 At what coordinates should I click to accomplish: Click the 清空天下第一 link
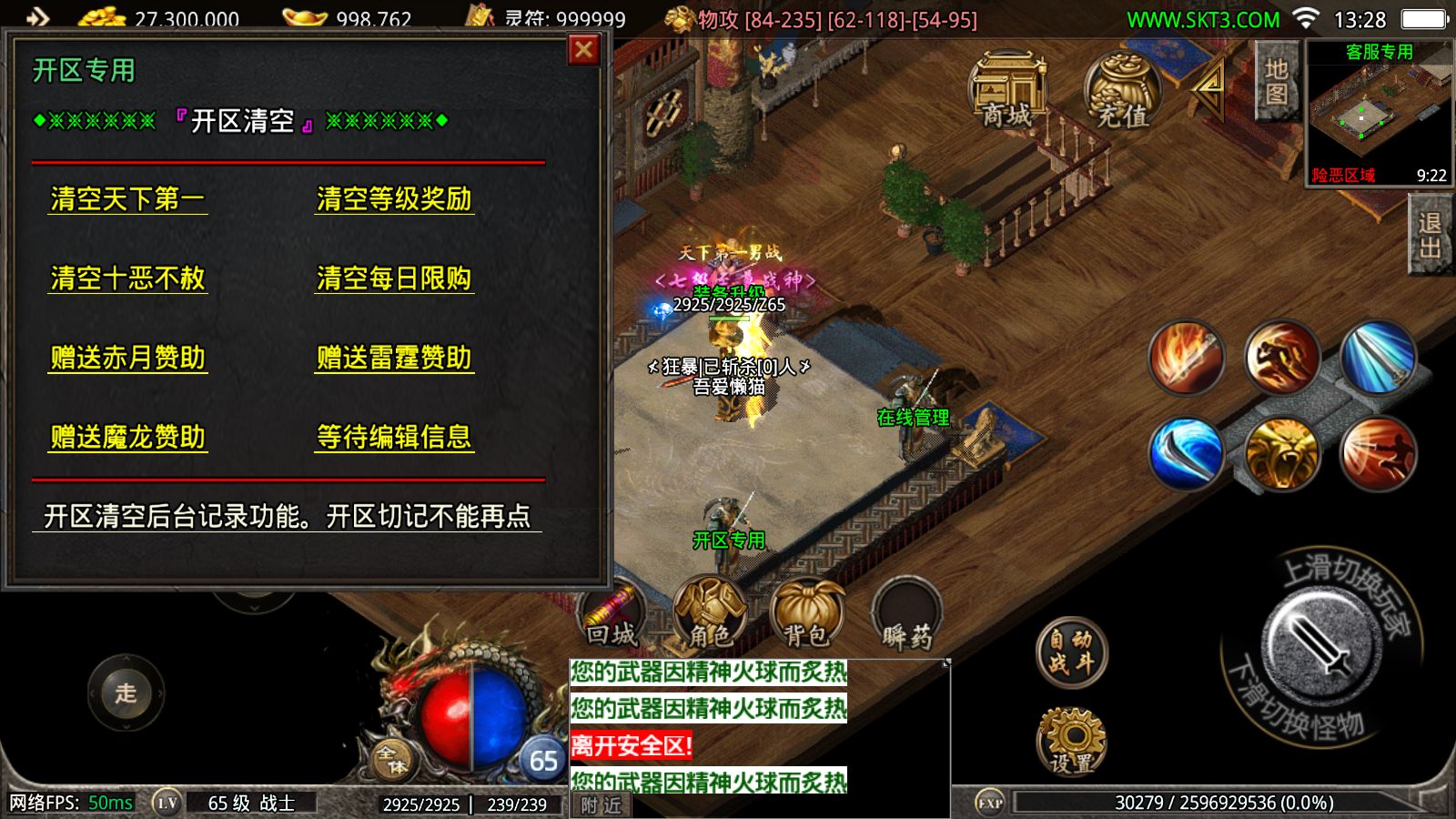[129, 199]
